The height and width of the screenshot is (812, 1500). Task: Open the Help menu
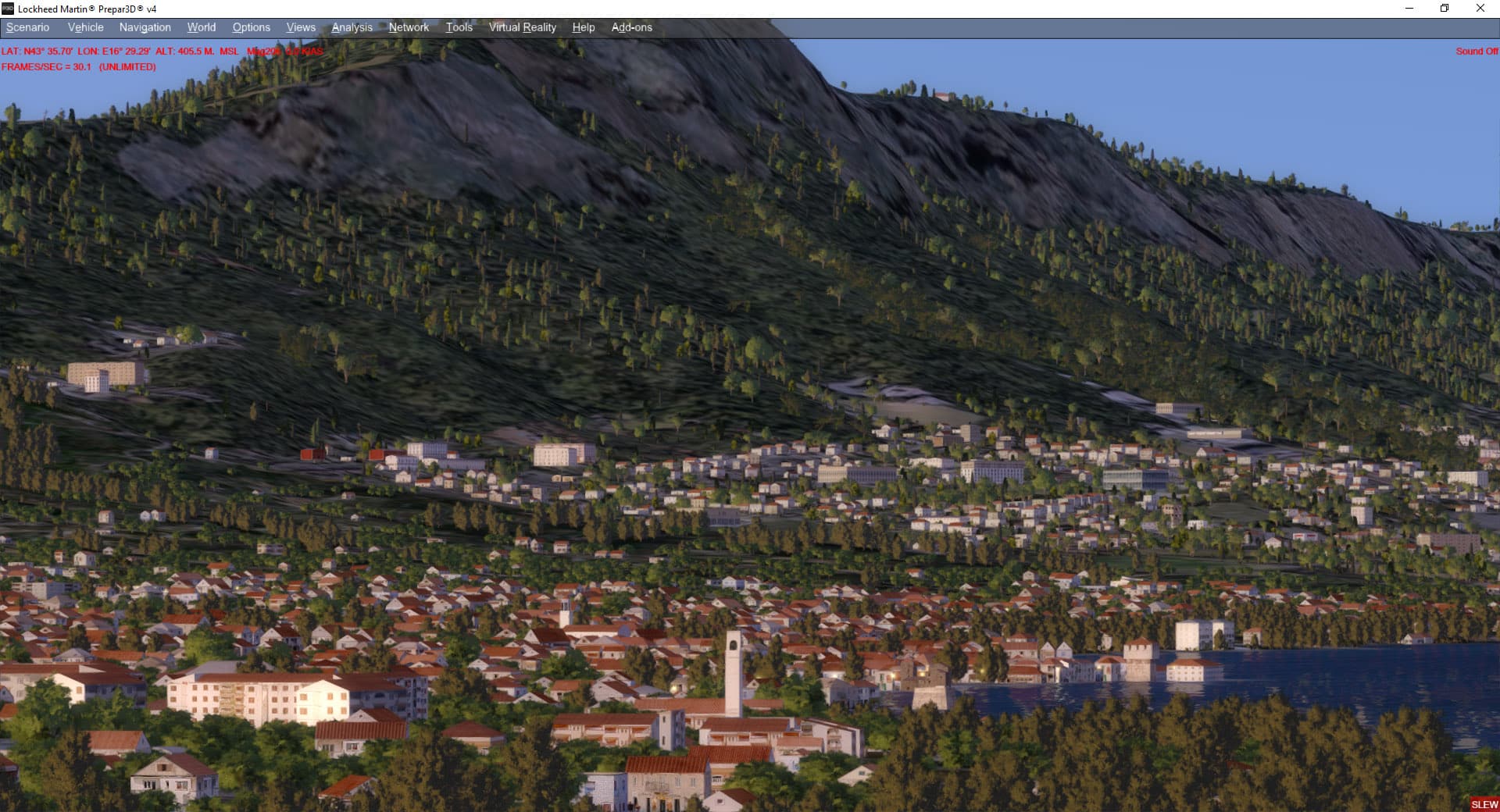583,27
